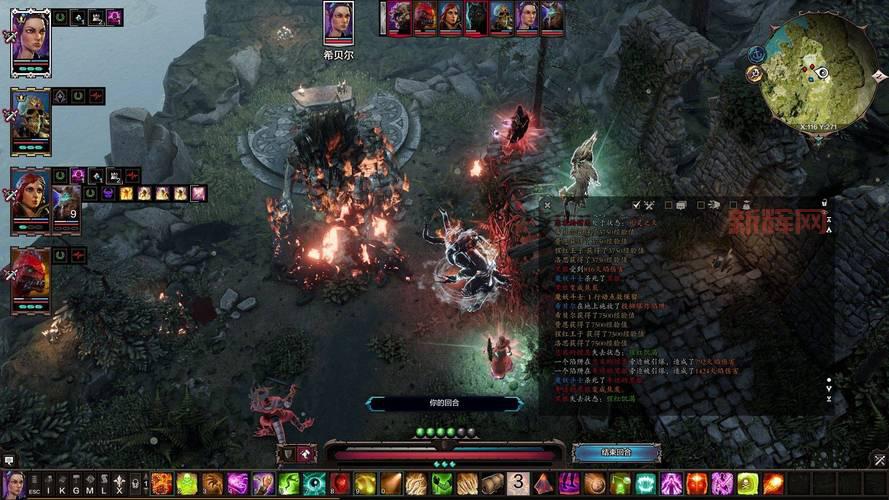The width and height of the screenshot is (889, 500).
Task: Toggle the combat log dialogue filter checkbox
Action: point(668,205)
